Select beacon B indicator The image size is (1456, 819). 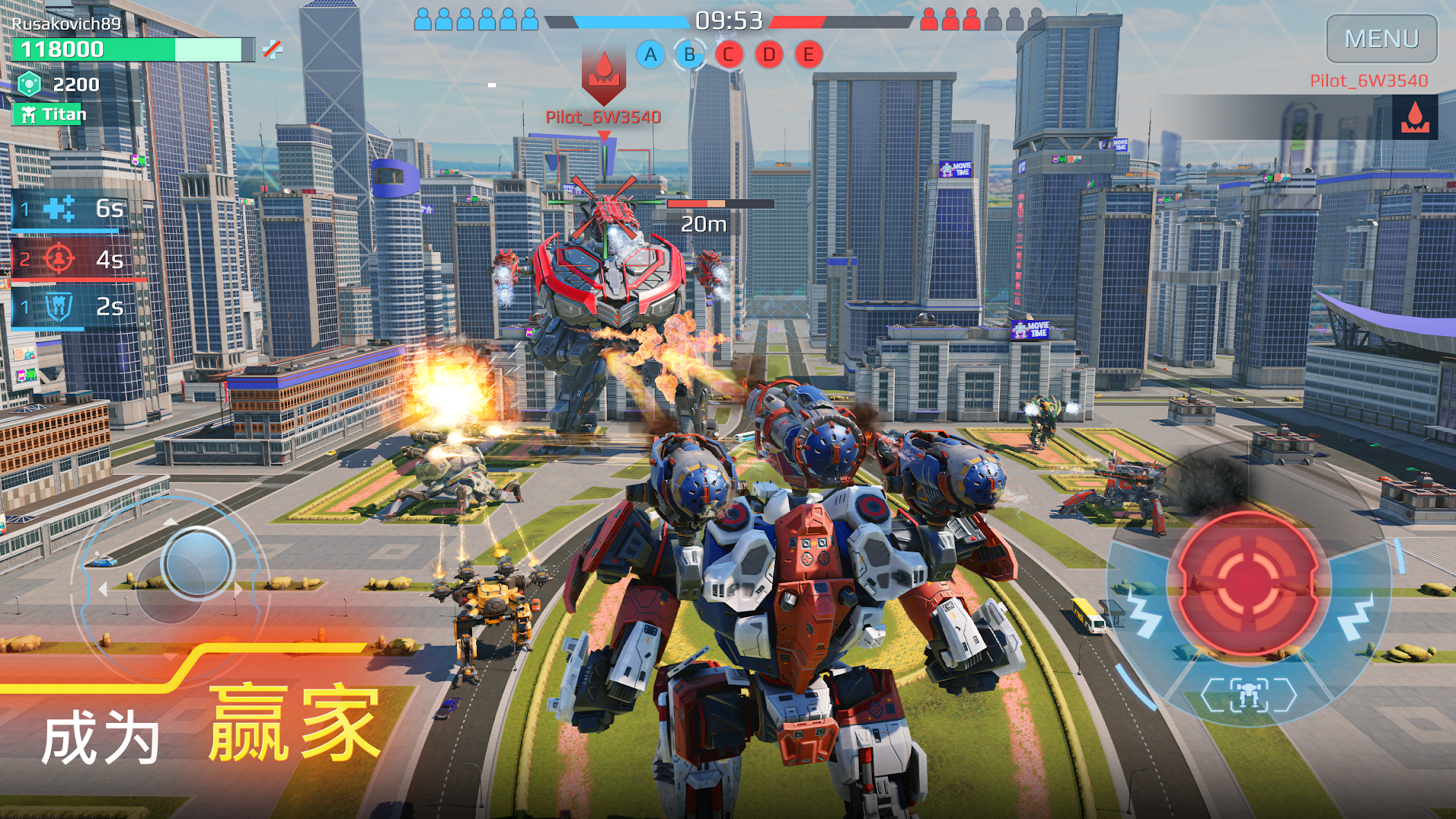coord(689,55)
